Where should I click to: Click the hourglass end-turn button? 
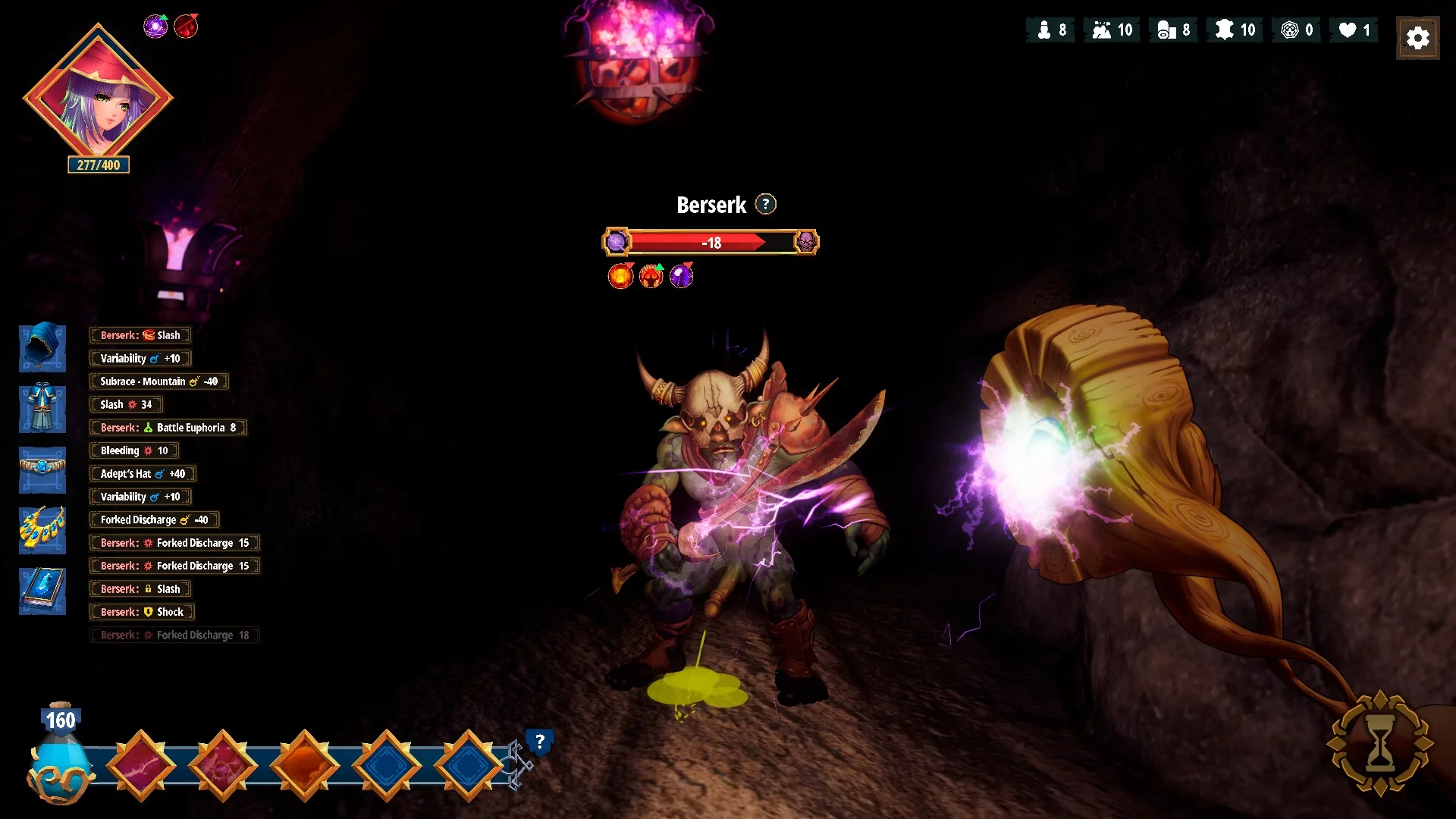click(1379, 743)
